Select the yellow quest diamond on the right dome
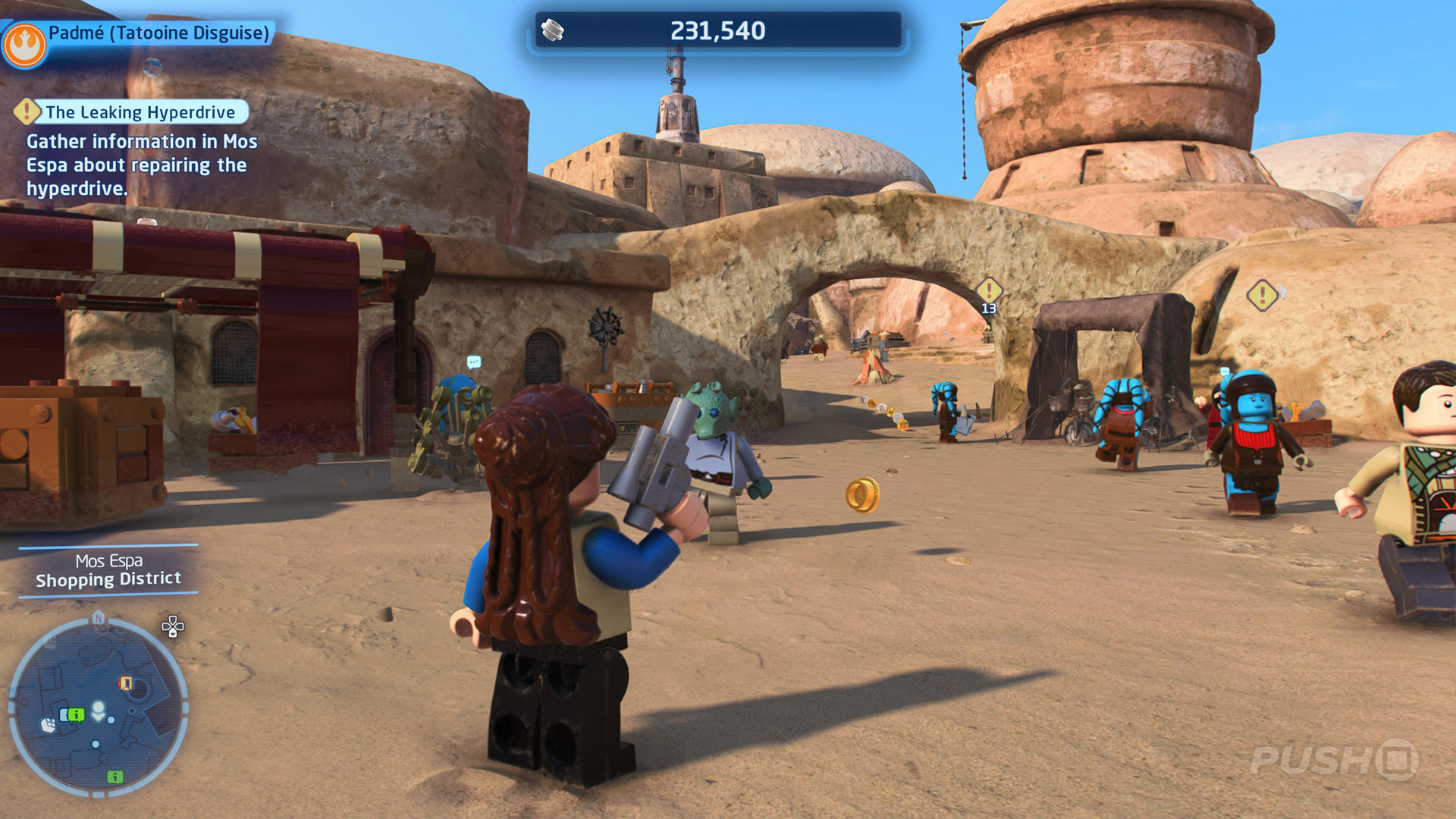The width and height of the screenshot is (1456, 819). (1262, 295)
